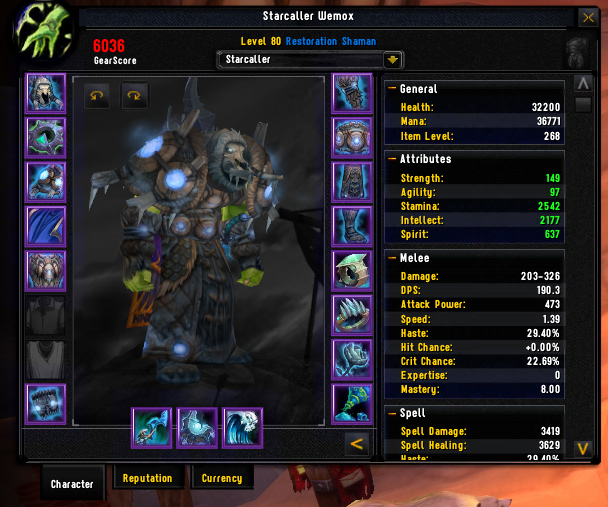This screenshot has width=608, height=507.
Task: Rotate the character model right
Action: coord(134,96)
